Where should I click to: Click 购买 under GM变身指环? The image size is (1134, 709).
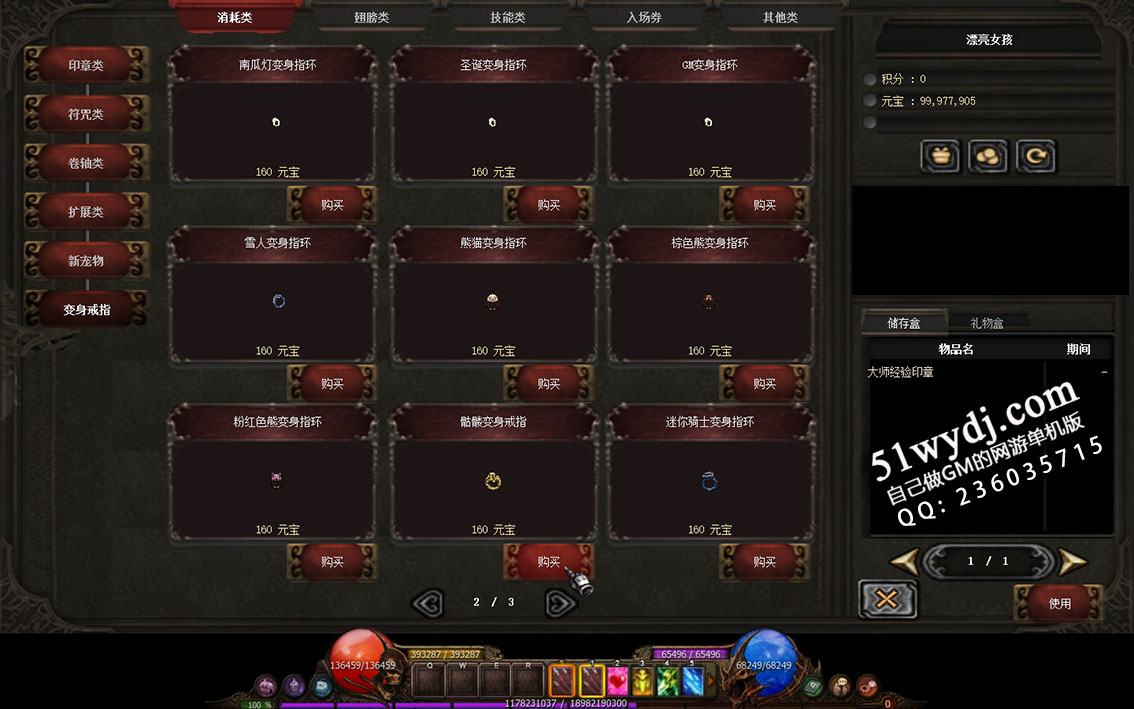(765, 205)
